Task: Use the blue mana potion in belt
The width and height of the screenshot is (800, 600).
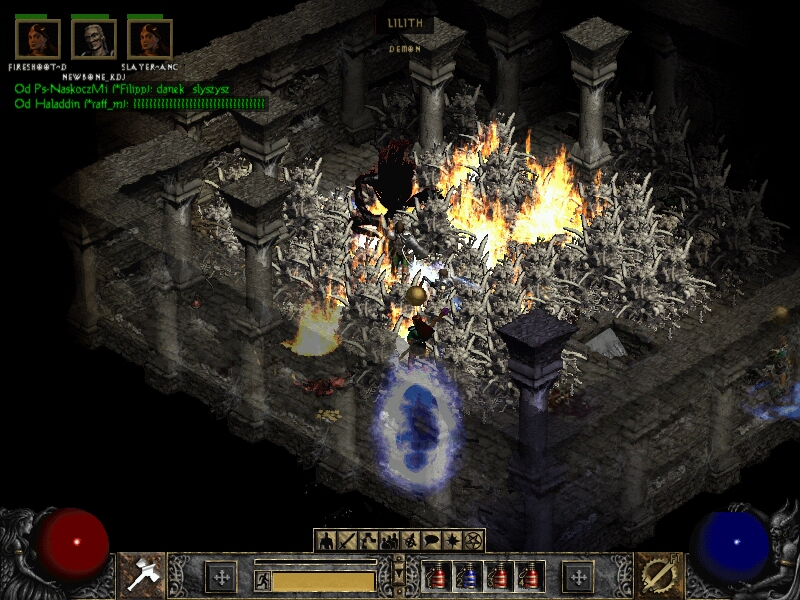Action: pos(465,577)
